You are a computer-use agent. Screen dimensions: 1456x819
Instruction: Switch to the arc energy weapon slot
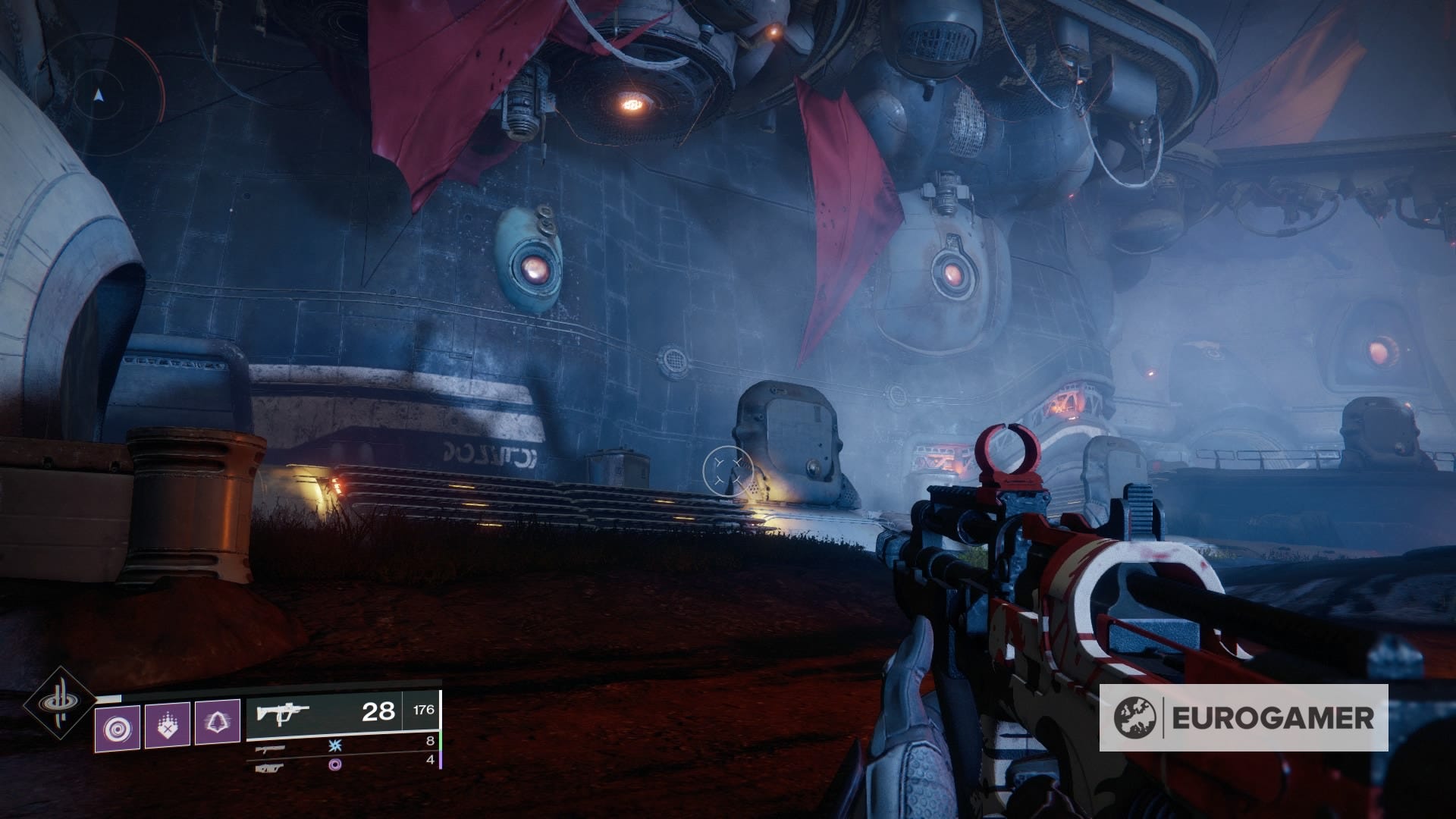pyautogui.click(x=271, y=748)
